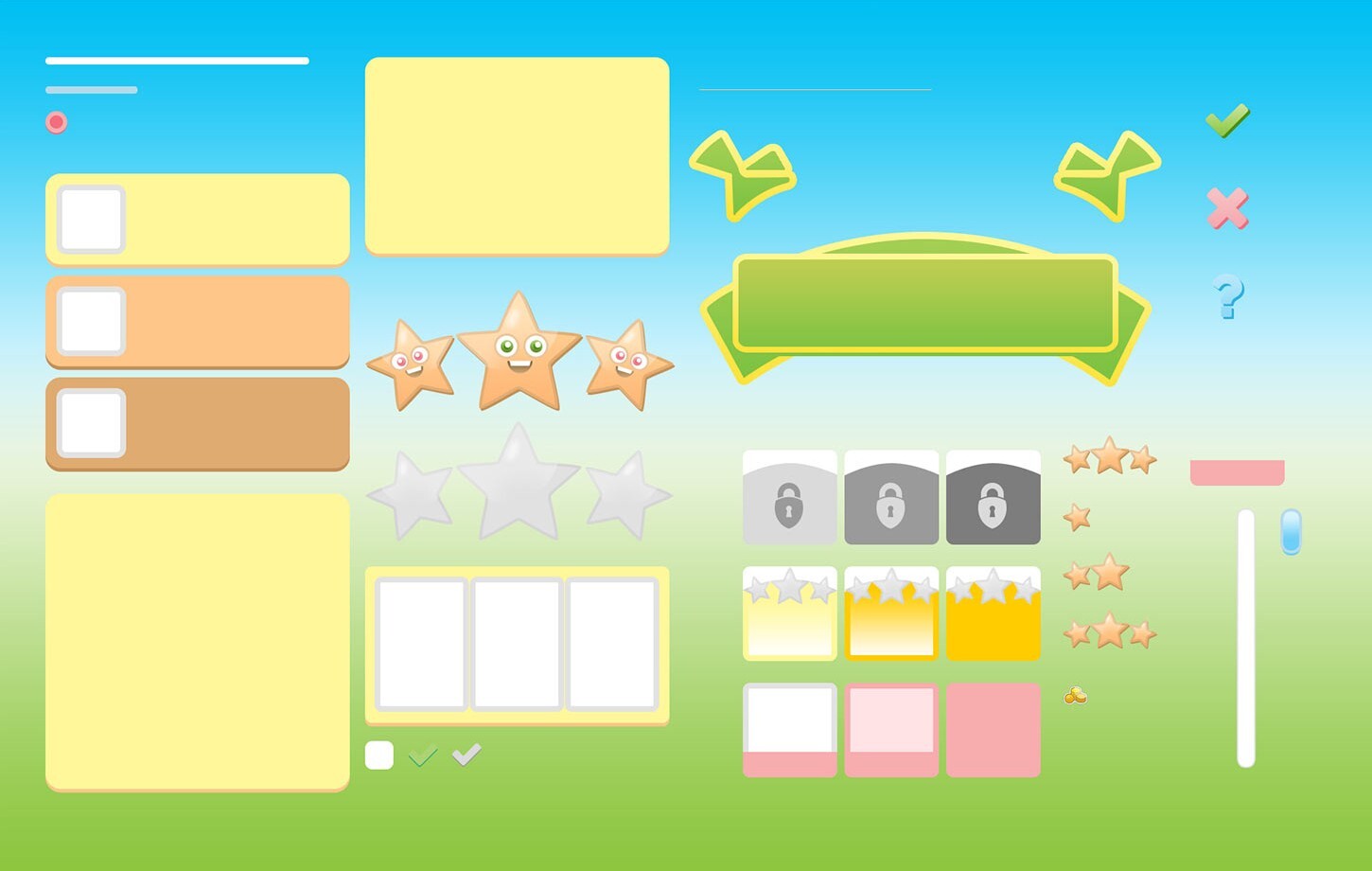Click the pink progress bar segment
The height and width of the screenshot is (871, 1372).
pyautogui.click(x=1237, y=471)
